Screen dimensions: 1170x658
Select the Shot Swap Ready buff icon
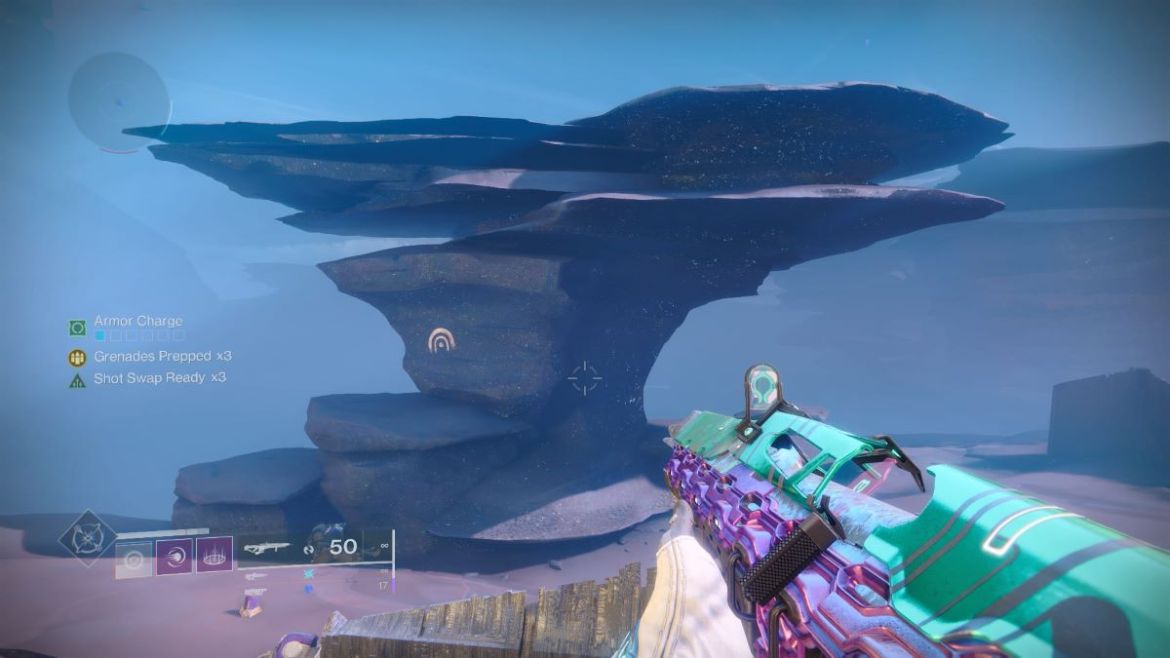[x=77, y=380]
